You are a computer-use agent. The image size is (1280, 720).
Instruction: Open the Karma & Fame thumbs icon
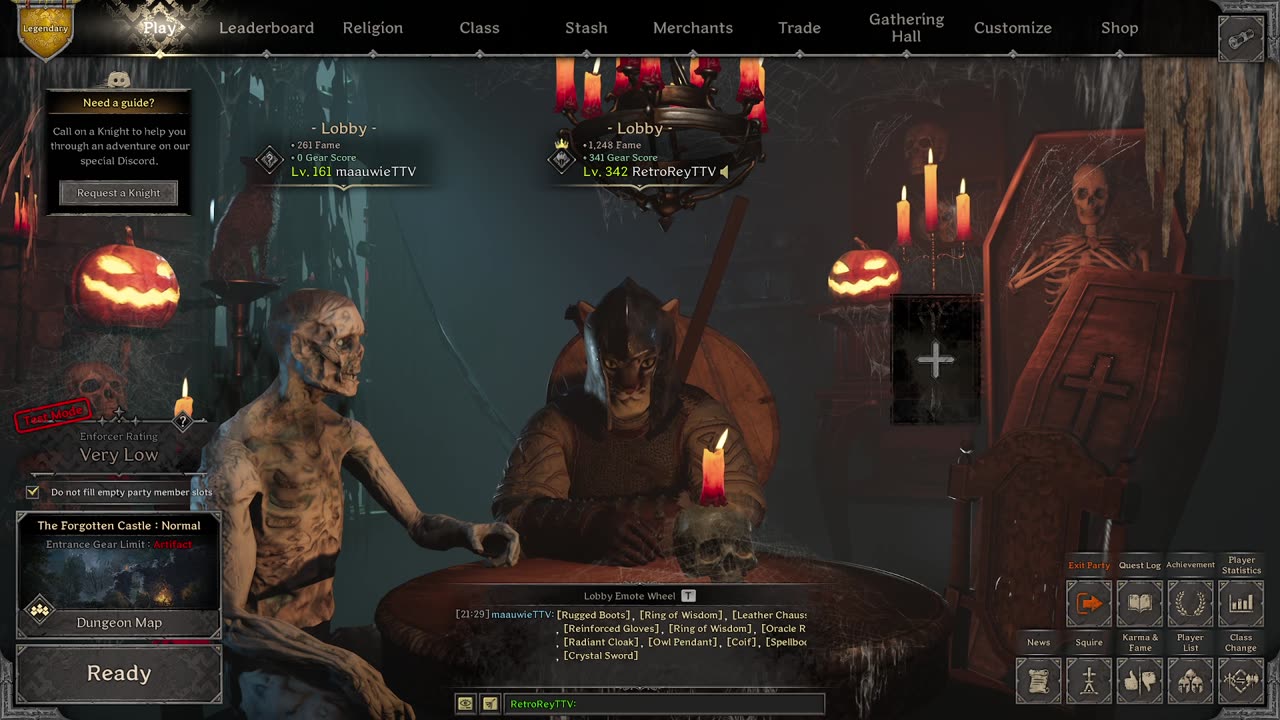1140,681
